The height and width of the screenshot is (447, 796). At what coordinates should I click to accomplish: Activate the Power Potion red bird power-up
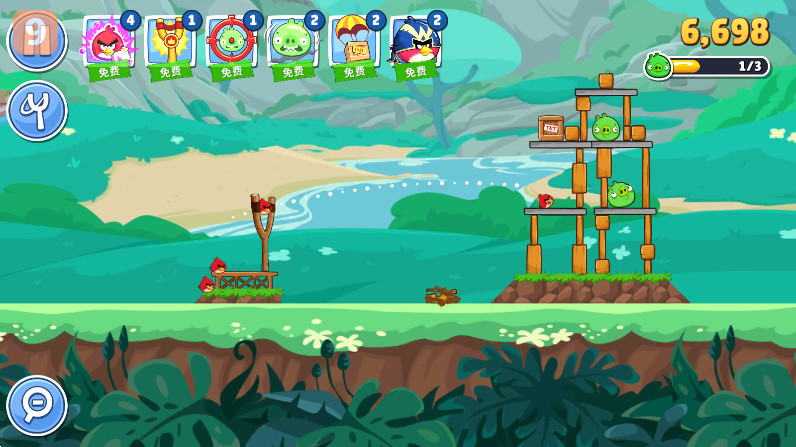(109, 43)
